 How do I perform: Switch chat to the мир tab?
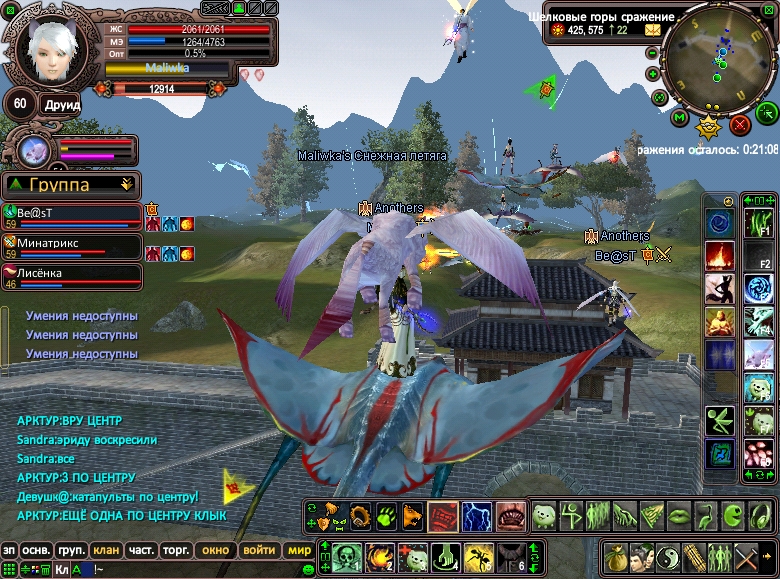(298, 550)
